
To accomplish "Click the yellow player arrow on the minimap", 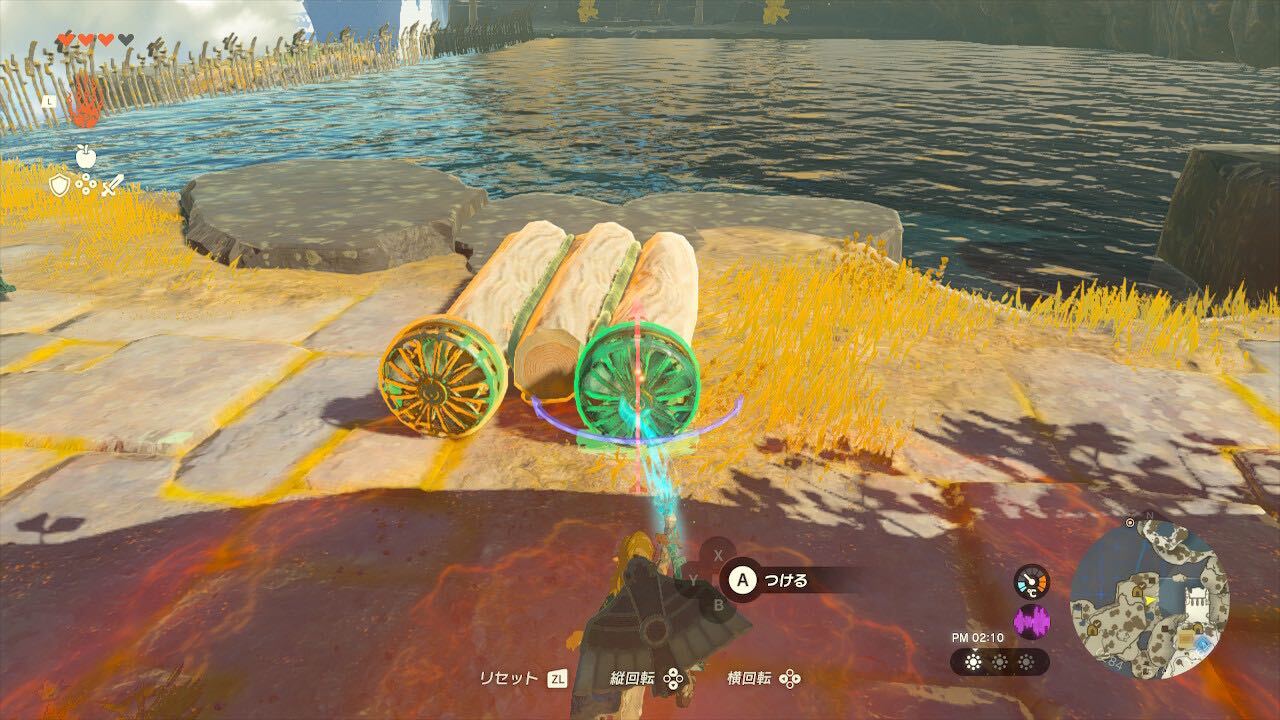I will [1149, 601].
